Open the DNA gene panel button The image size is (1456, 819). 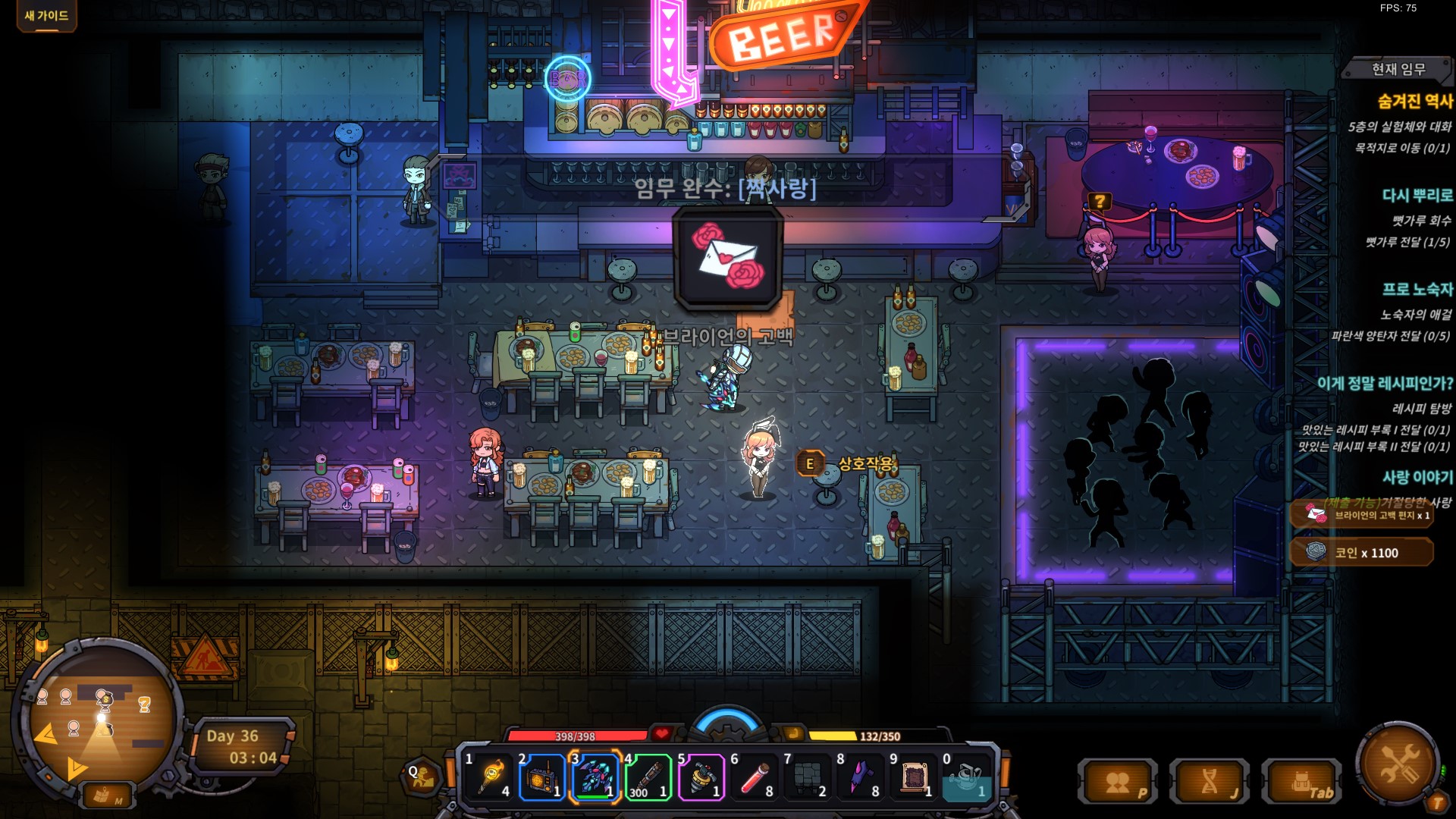point(1210,782)
